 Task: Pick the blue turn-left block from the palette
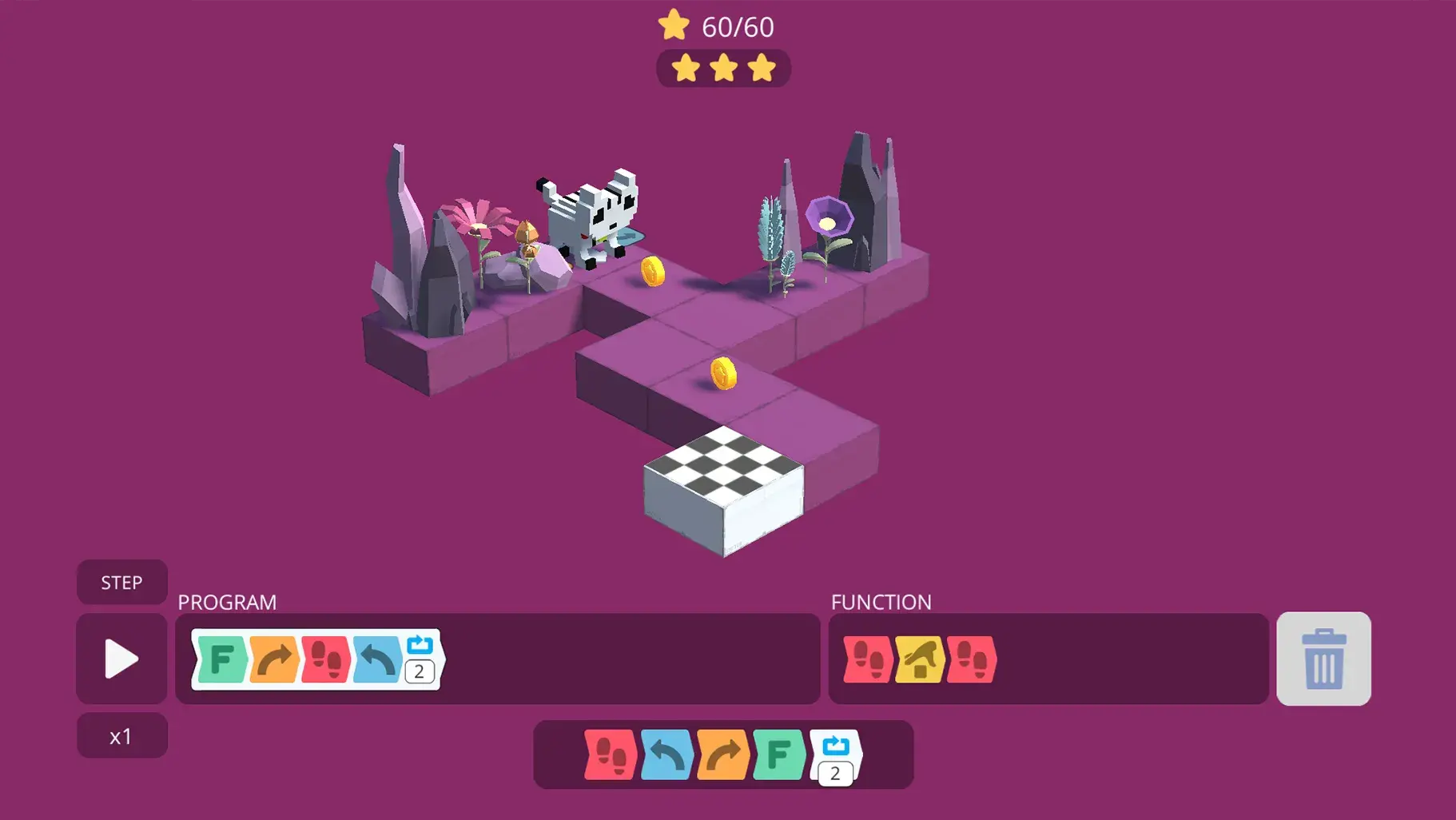point(665,754)
